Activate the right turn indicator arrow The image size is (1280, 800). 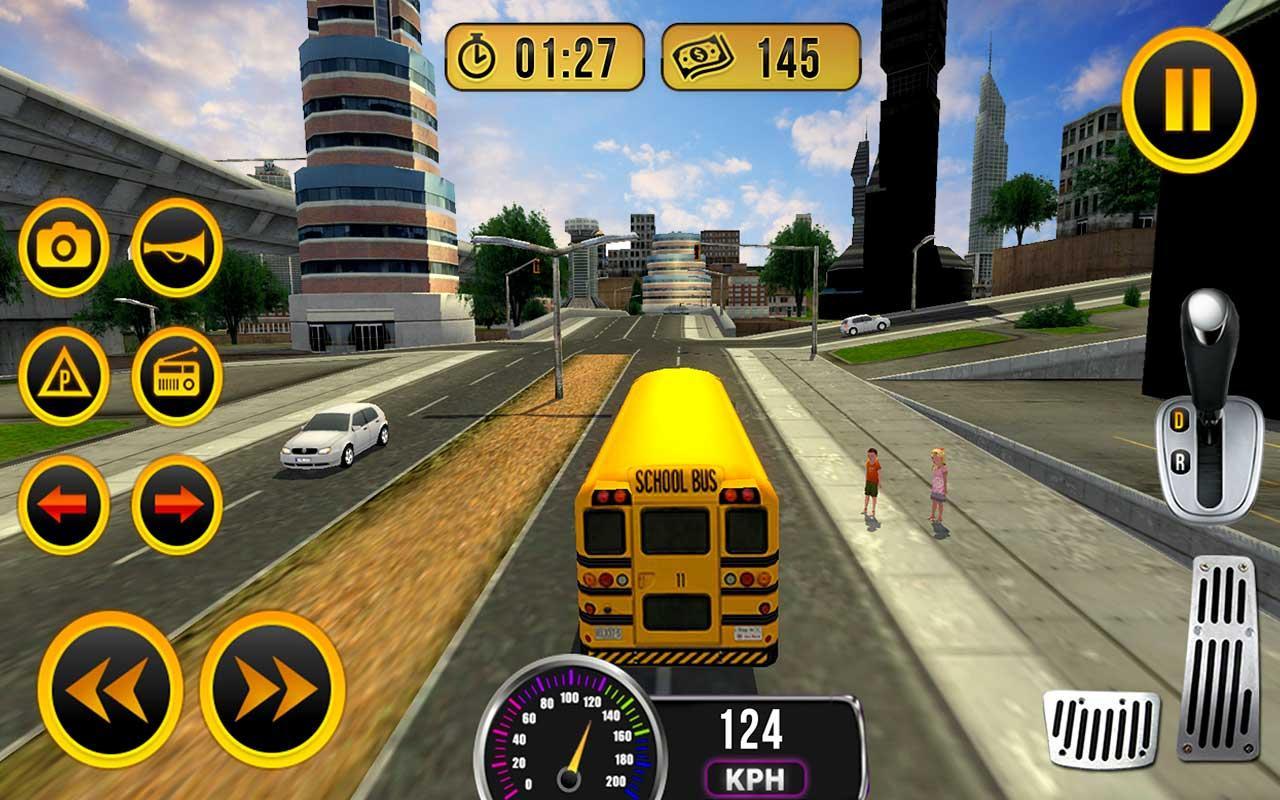tap(177, 505)
